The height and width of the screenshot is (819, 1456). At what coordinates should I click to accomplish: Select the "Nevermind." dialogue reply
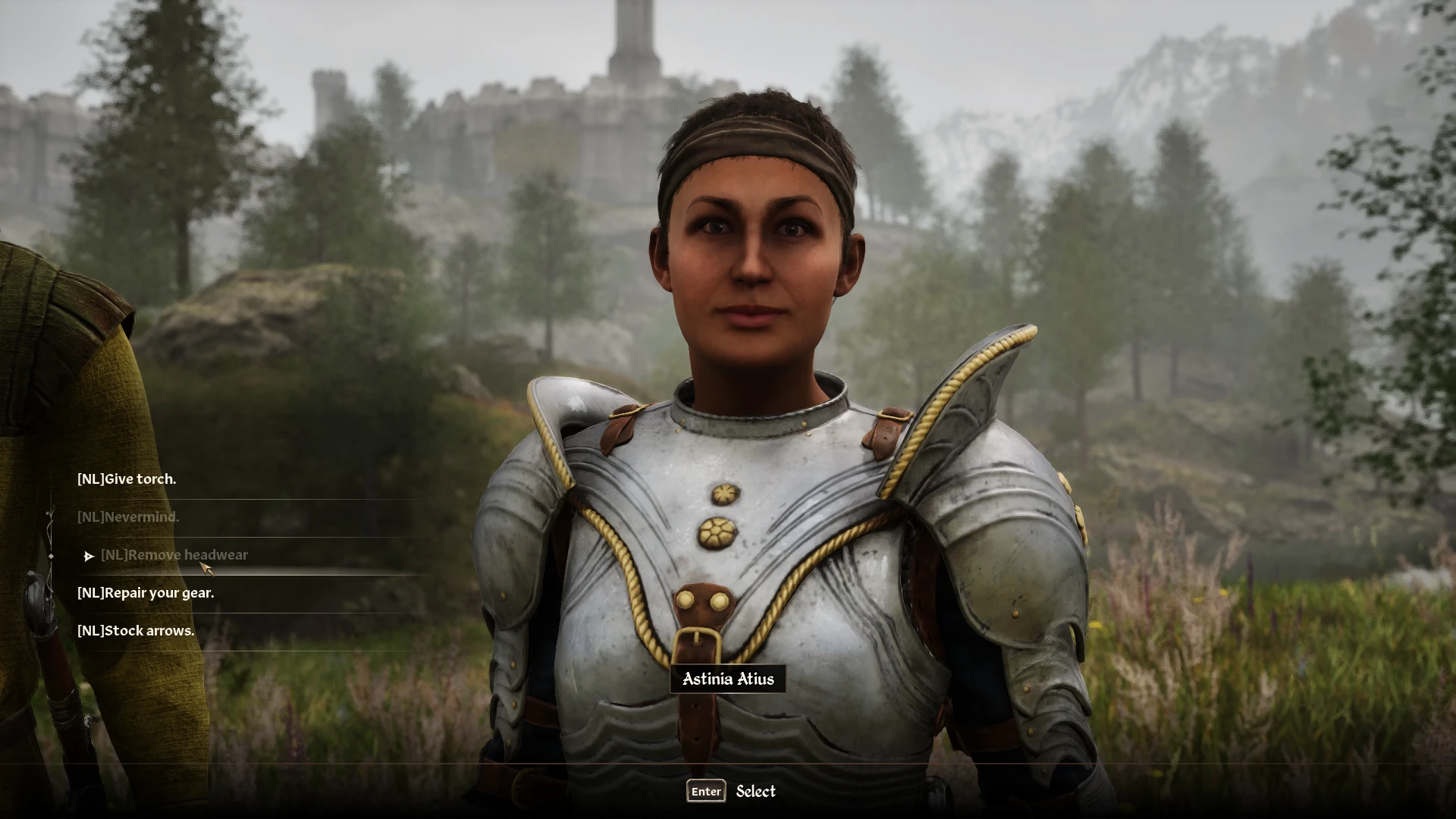[x=128, y=517]
